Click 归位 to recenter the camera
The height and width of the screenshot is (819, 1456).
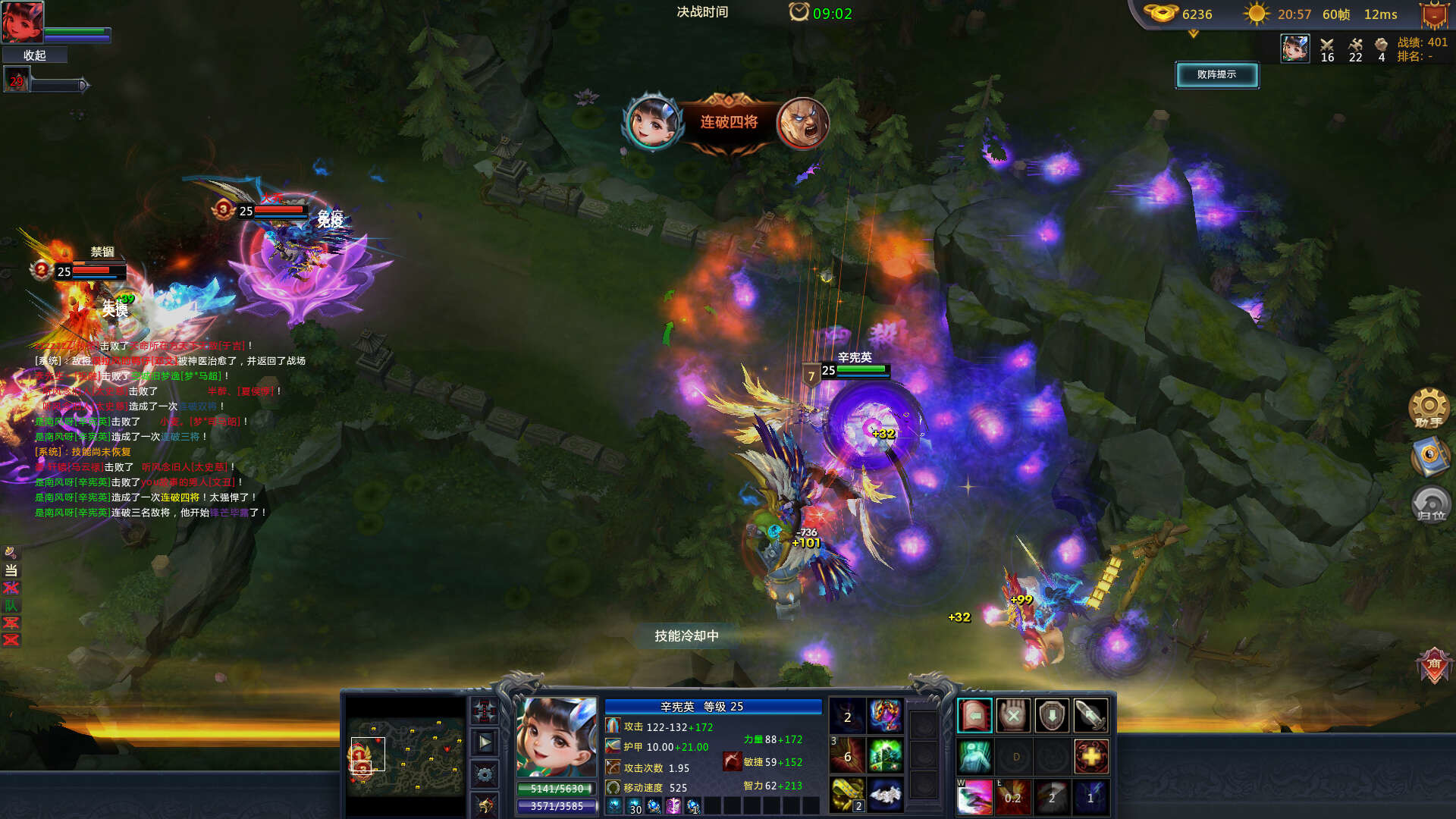point(1430,504)
